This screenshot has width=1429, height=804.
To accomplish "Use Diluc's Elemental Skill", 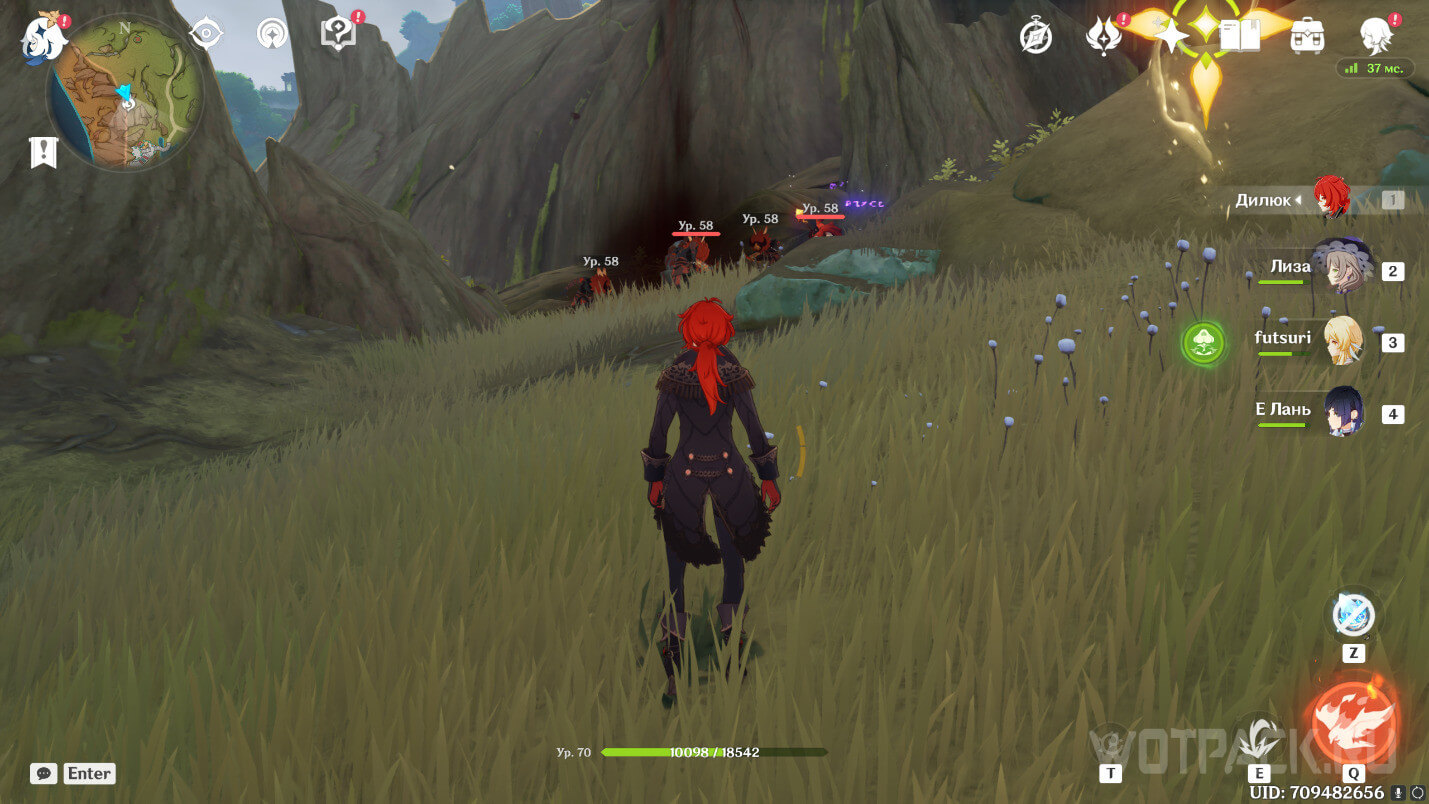I will point(1258,742).
